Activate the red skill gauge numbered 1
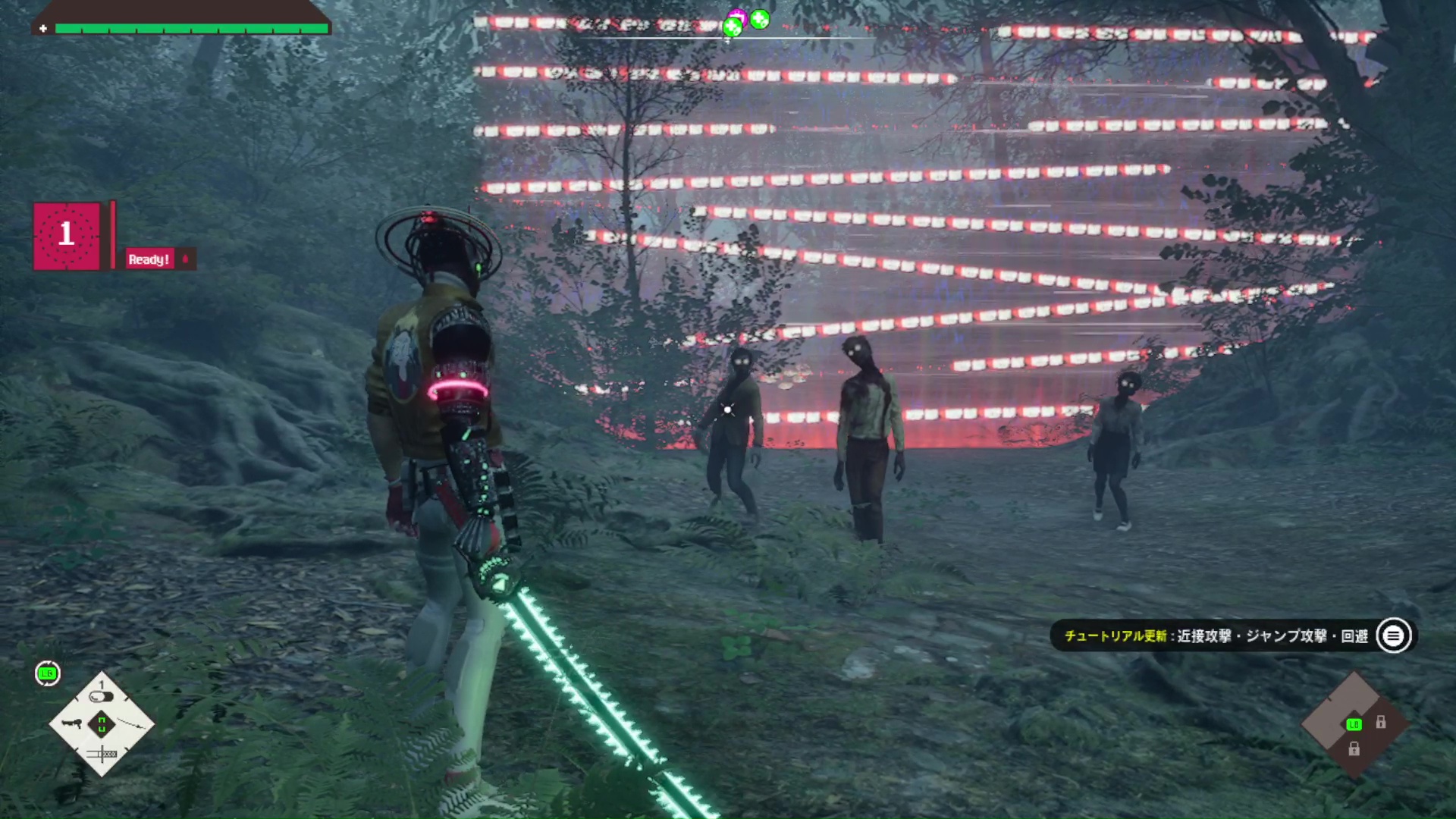This screenshot has width=1456, height=819. tap(67, 235)
